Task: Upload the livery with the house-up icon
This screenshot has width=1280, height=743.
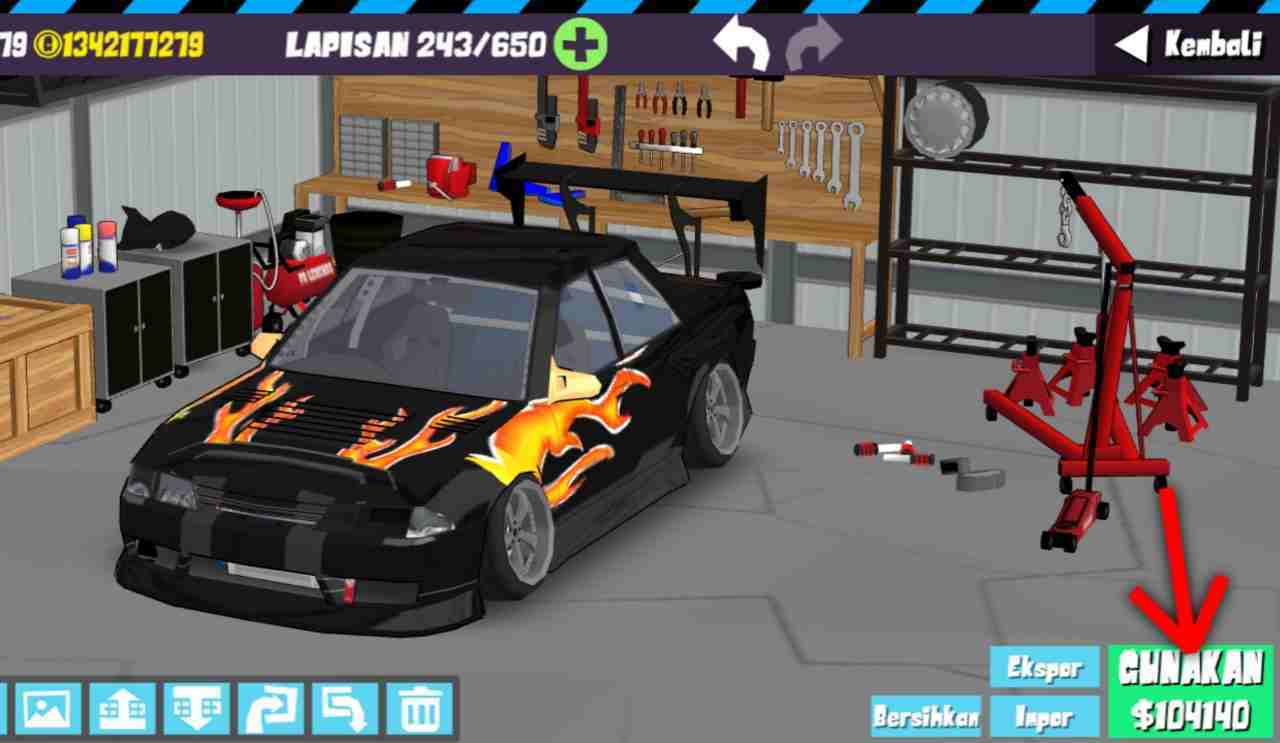Action: point(119,712)
